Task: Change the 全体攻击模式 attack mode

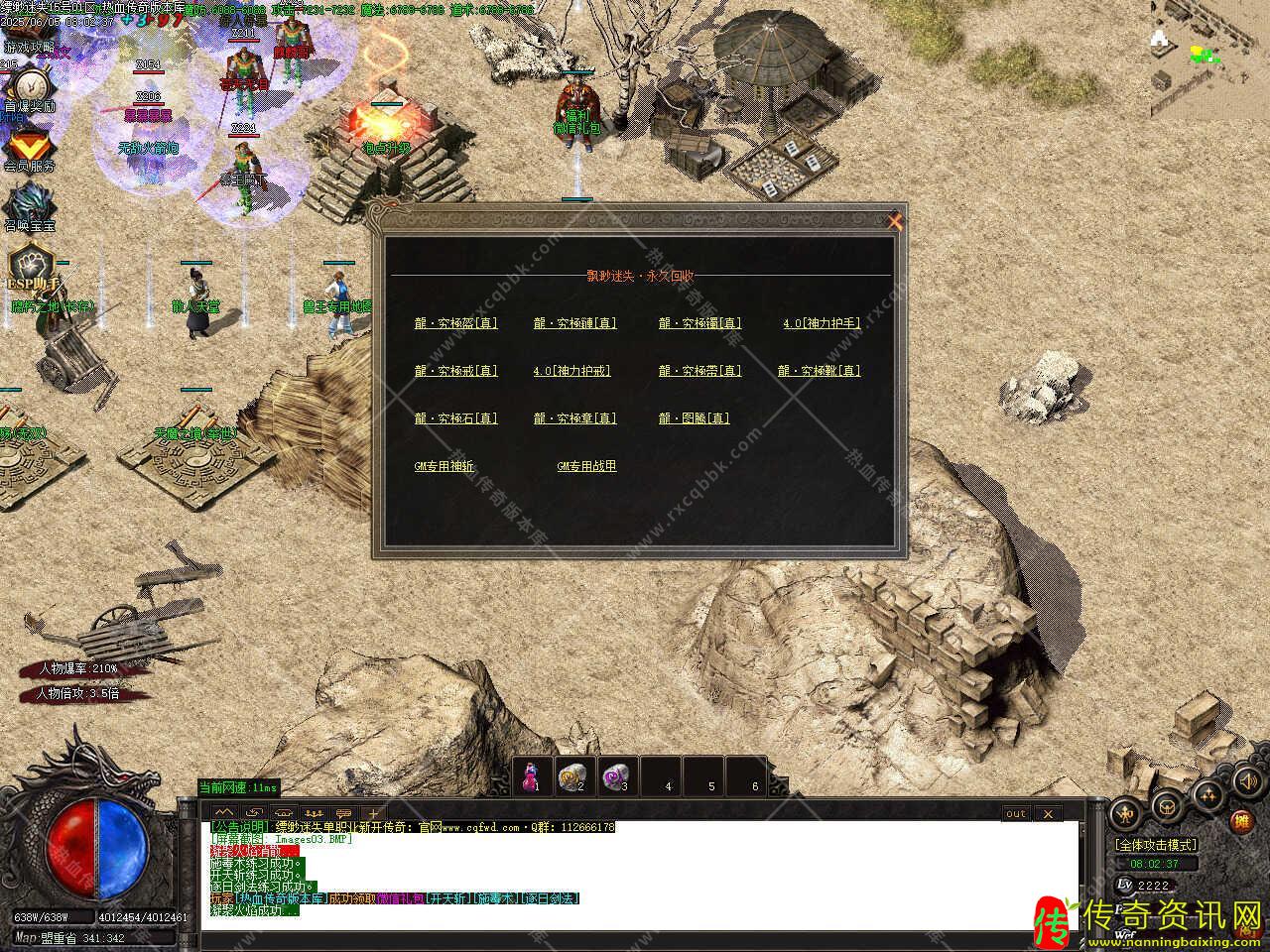Action: tap(1156, 845)
